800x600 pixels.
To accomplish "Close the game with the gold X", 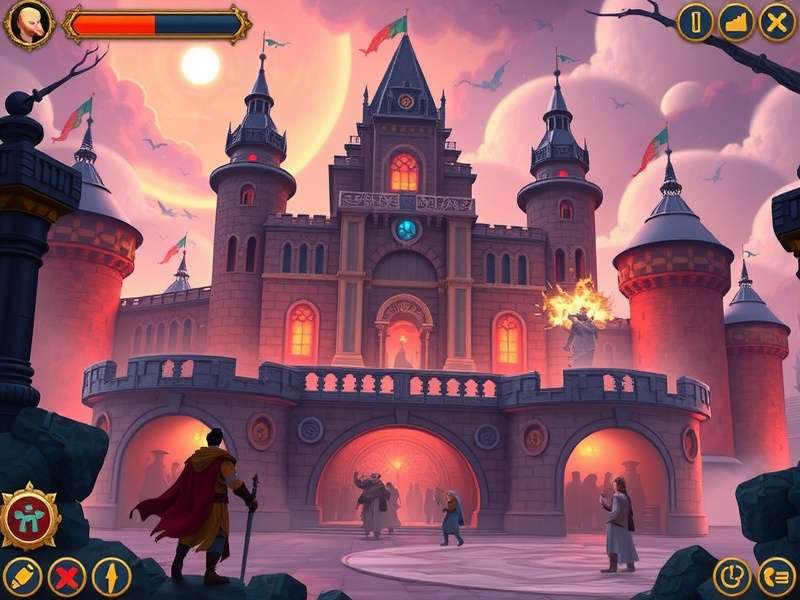I will point(777,22).
